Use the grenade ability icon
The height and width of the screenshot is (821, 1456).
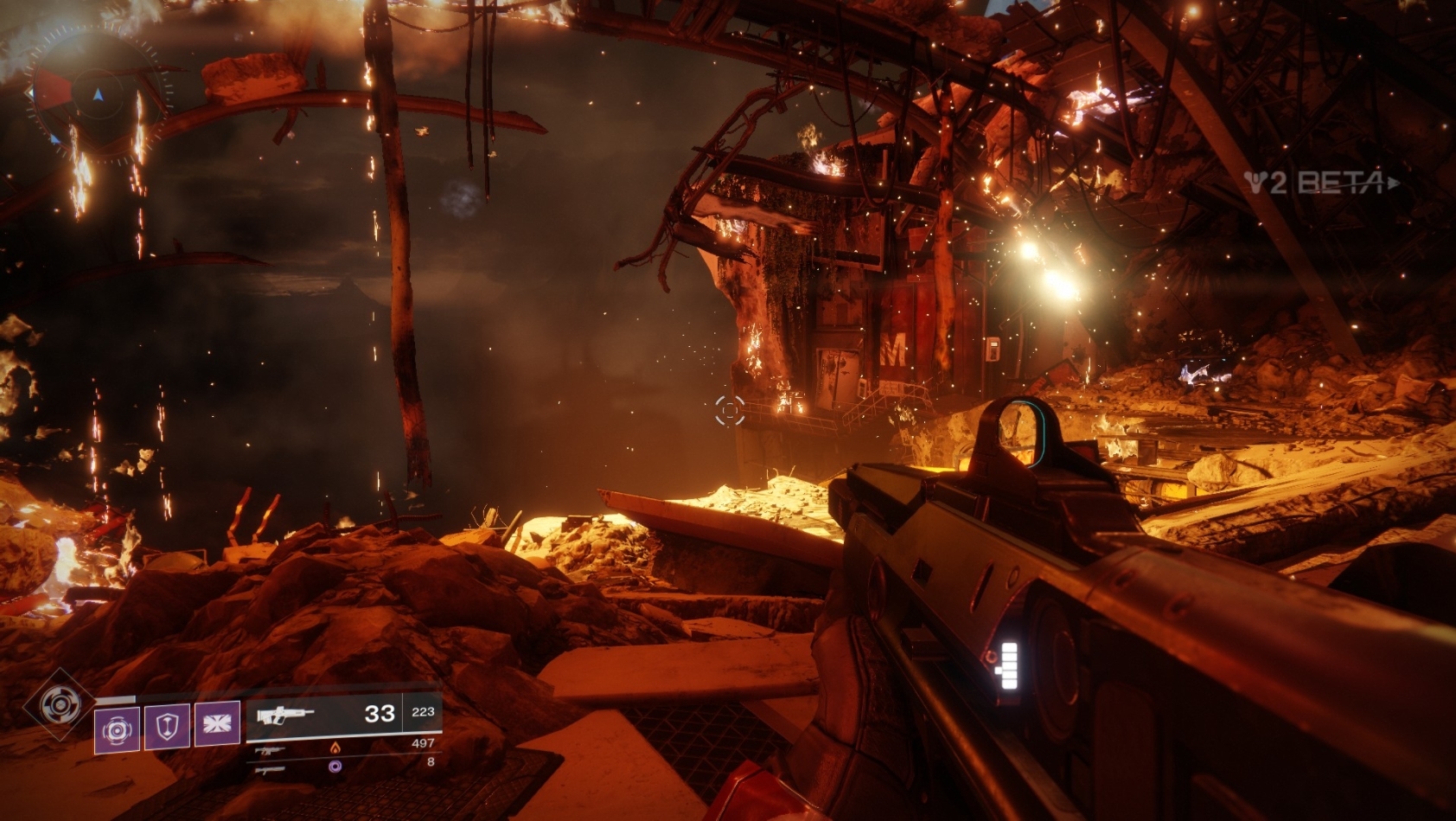(x=117, y=728)
